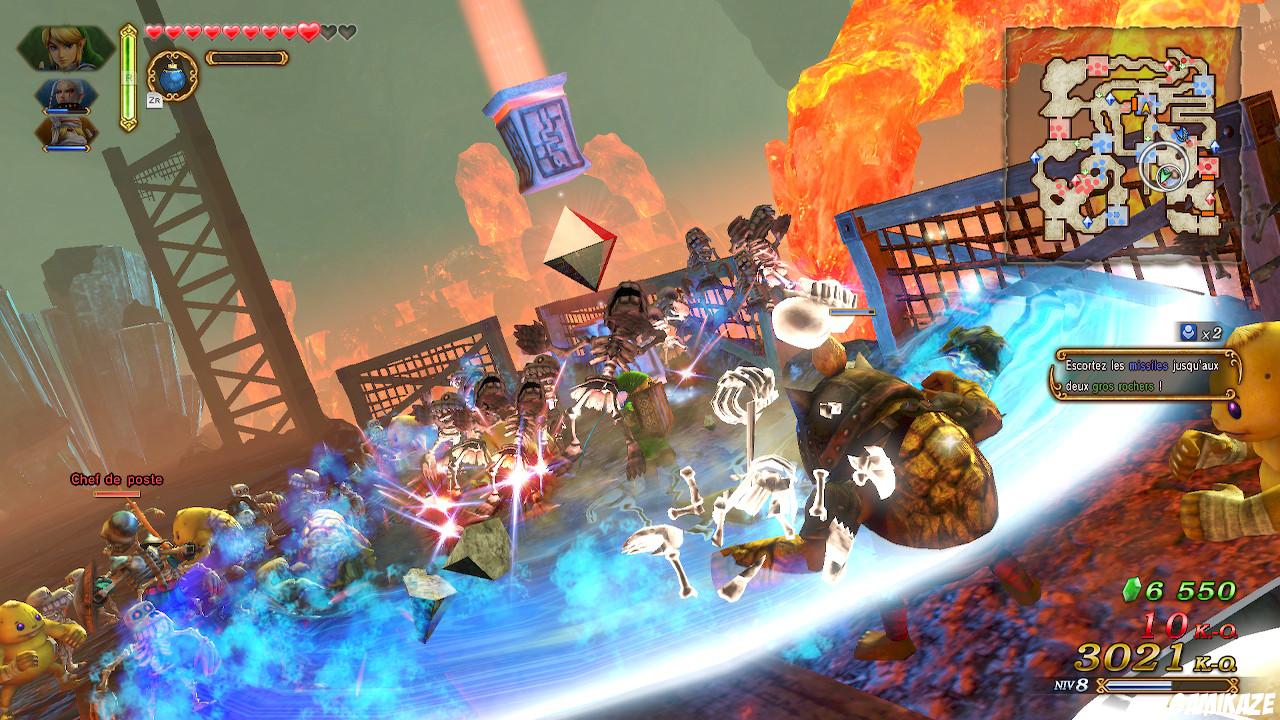Toggle the green compass marker on the minimap
The image size is (1280, 720).
(x=1165, y=175)
